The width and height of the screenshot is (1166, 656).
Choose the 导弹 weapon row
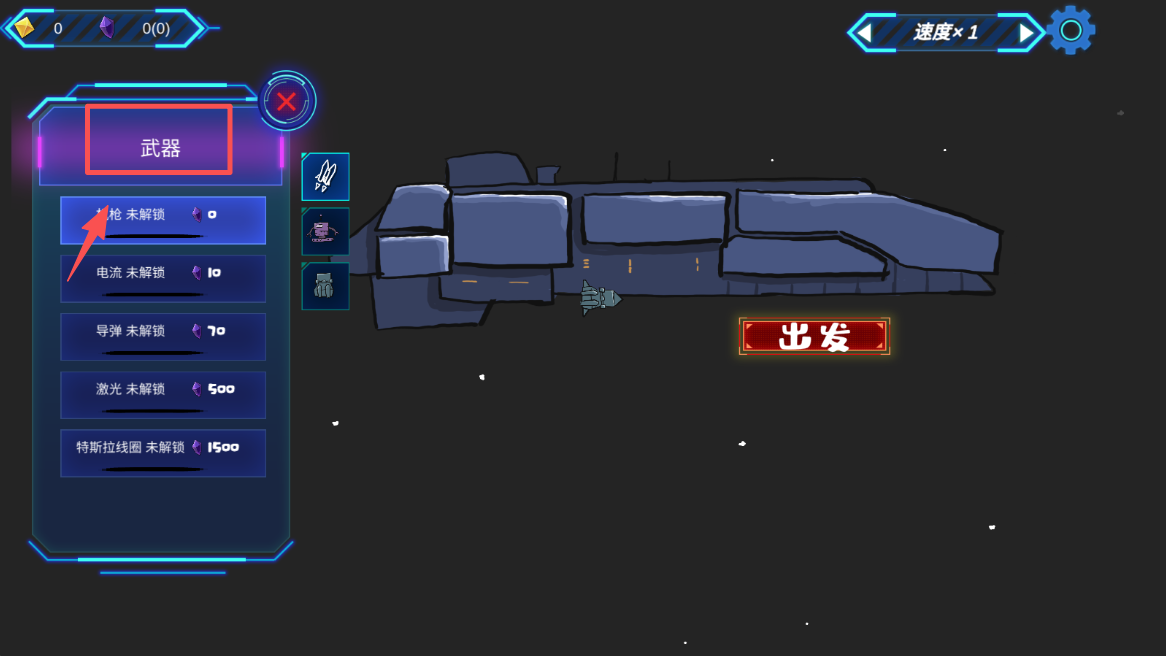163,336
